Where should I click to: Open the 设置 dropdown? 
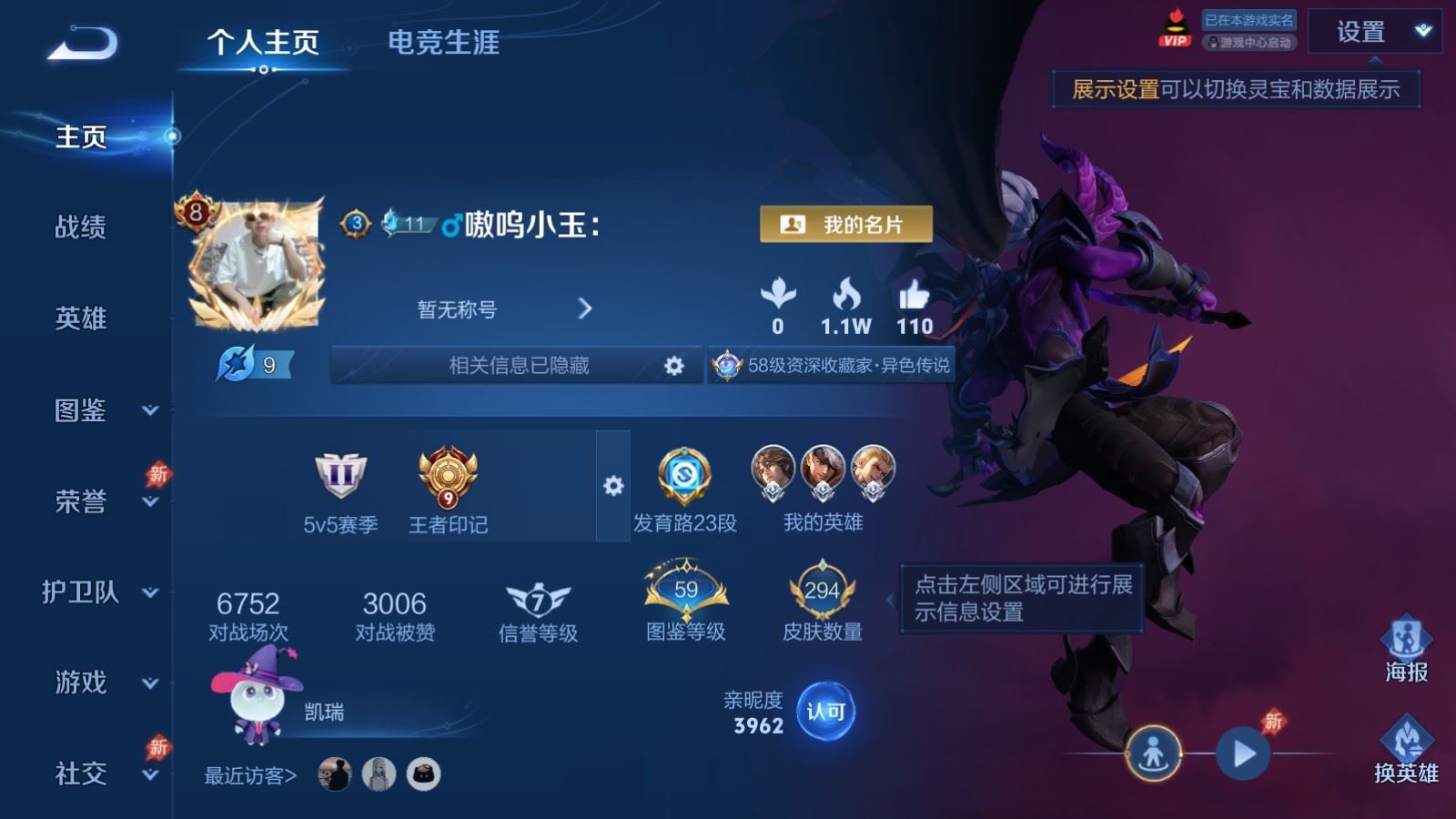click(1374, 32)
